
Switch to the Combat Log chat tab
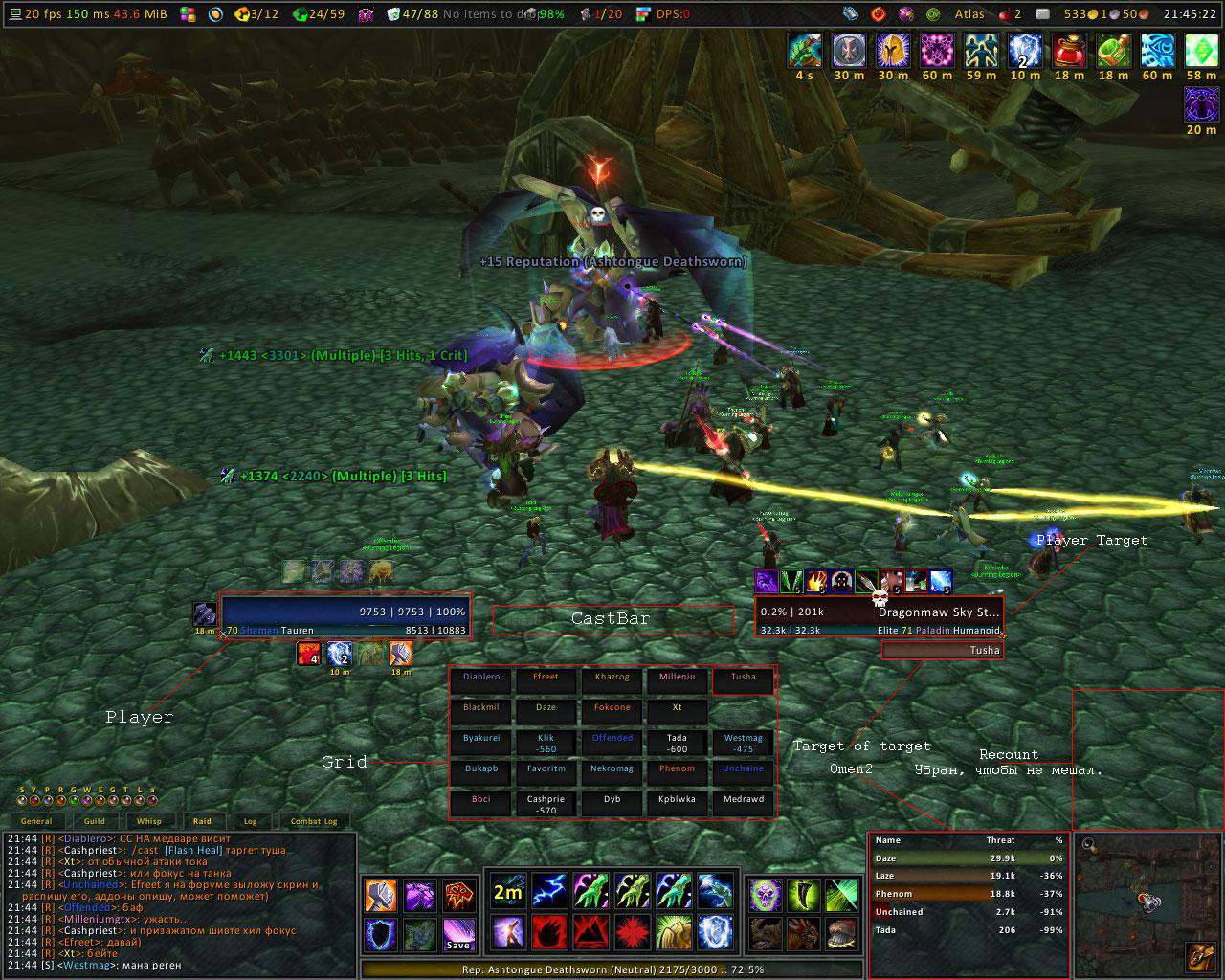[x=314, y=821]
